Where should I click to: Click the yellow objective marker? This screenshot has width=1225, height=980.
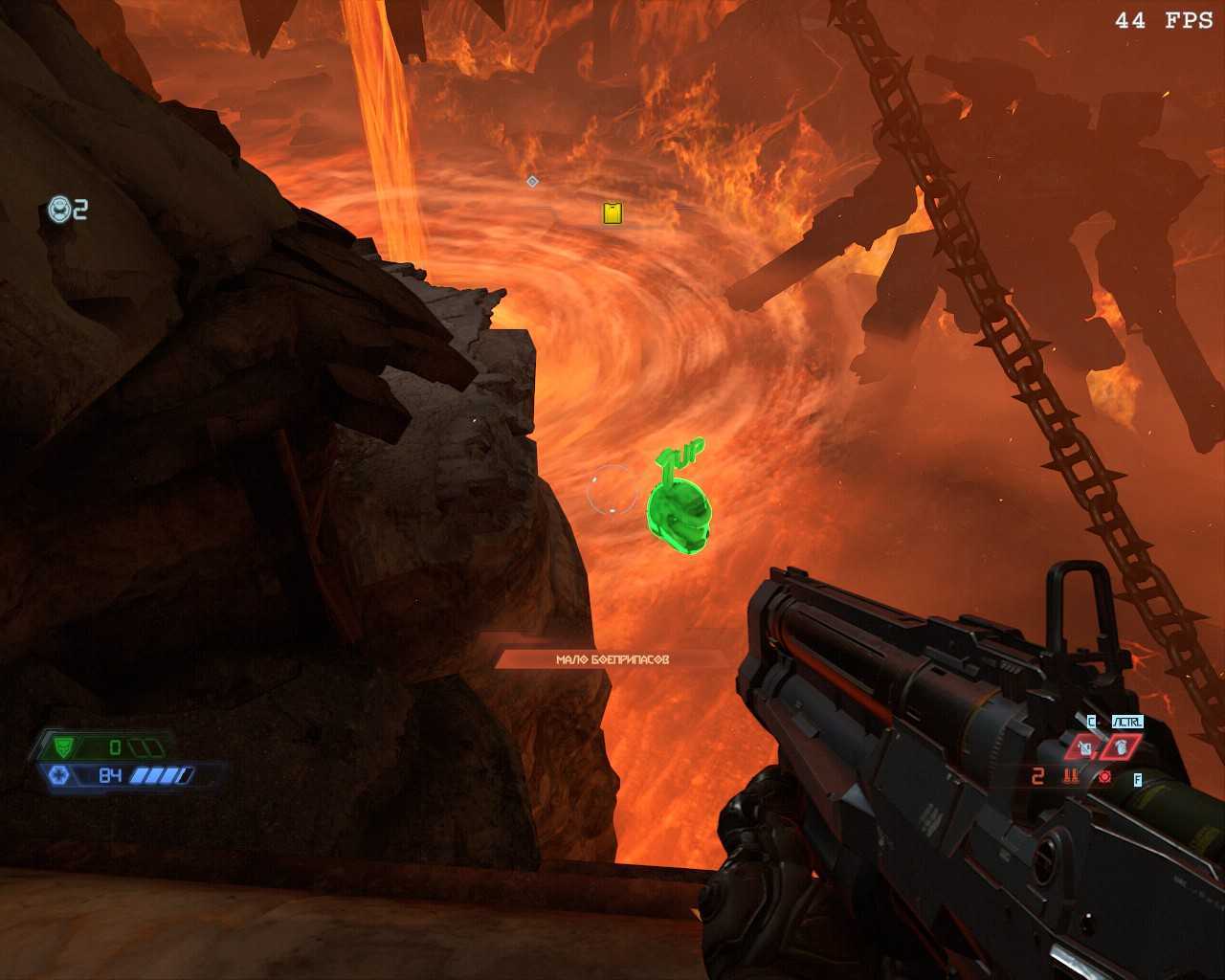612,212
